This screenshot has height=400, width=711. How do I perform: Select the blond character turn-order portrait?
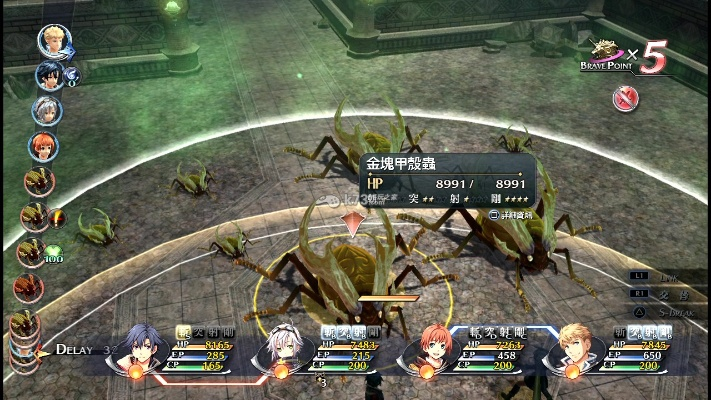tap(53, 40)
